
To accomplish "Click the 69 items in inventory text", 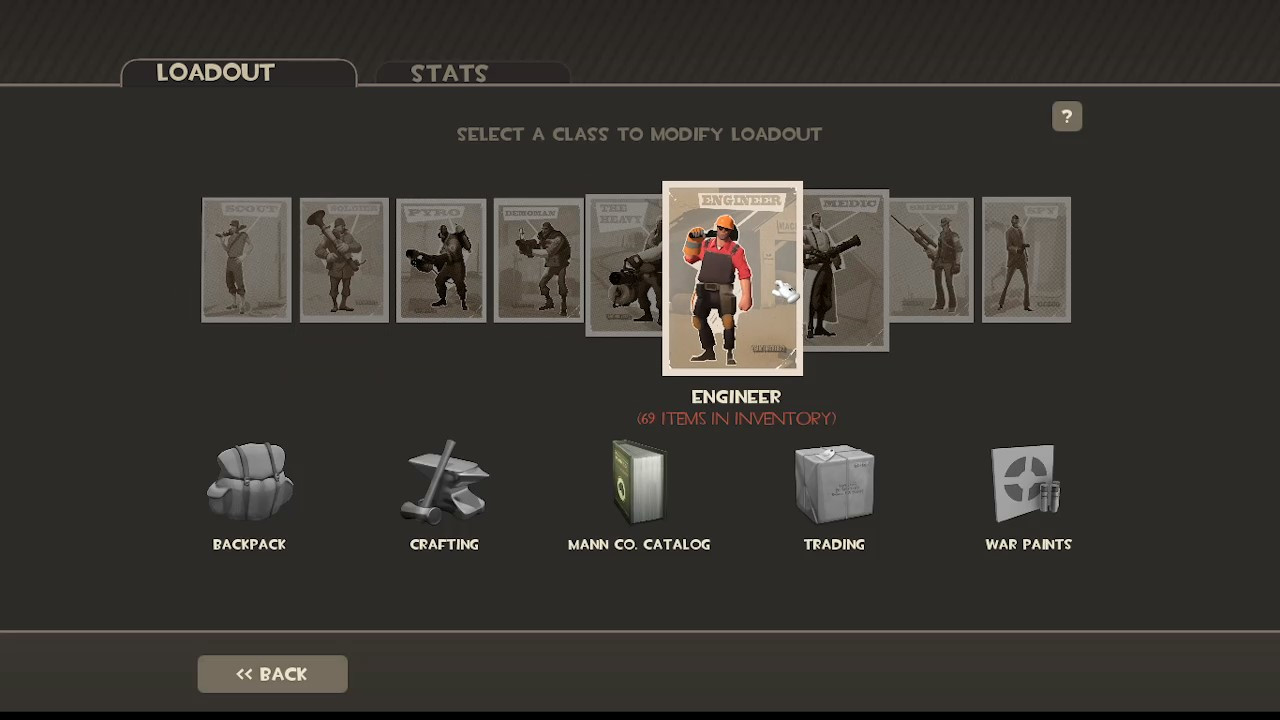I will point(736,418).
